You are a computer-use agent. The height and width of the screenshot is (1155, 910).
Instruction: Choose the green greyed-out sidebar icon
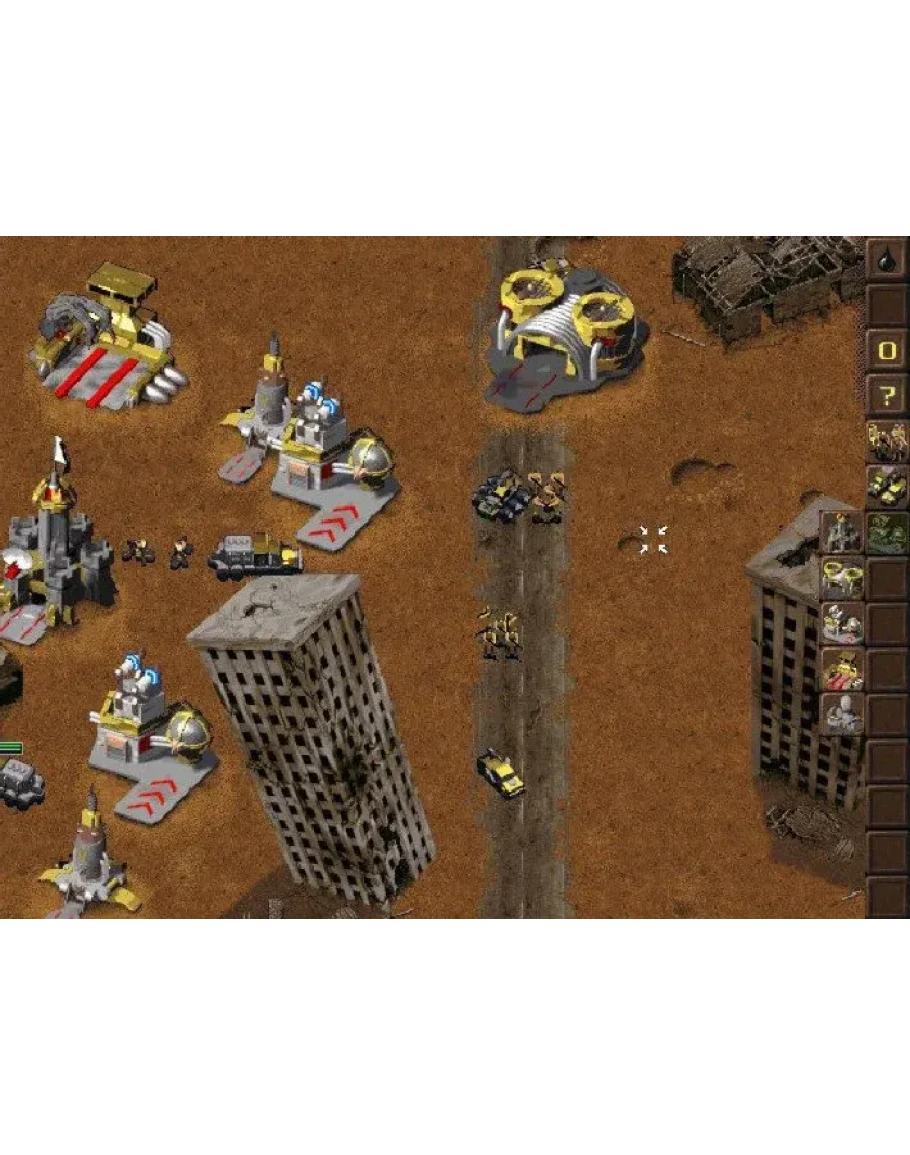coord(887,531)
